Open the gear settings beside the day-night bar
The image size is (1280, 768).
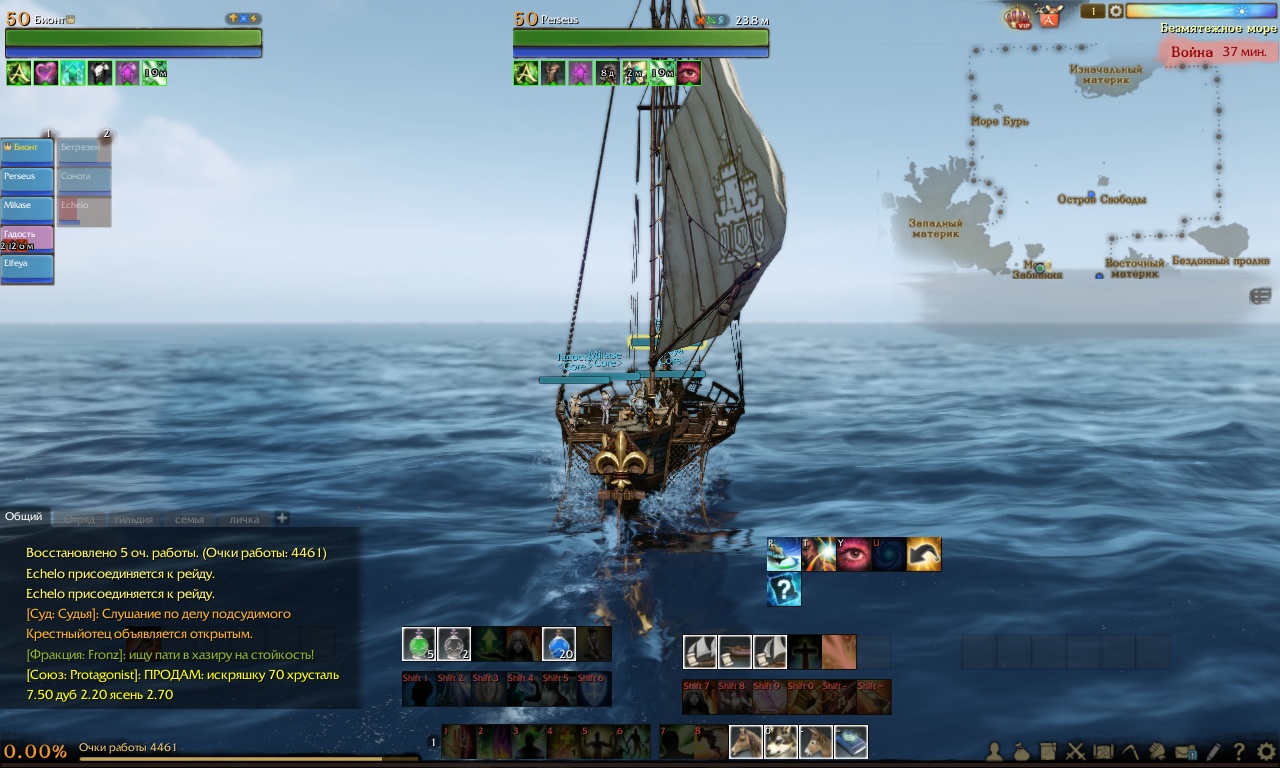(x=1115, y=11)
